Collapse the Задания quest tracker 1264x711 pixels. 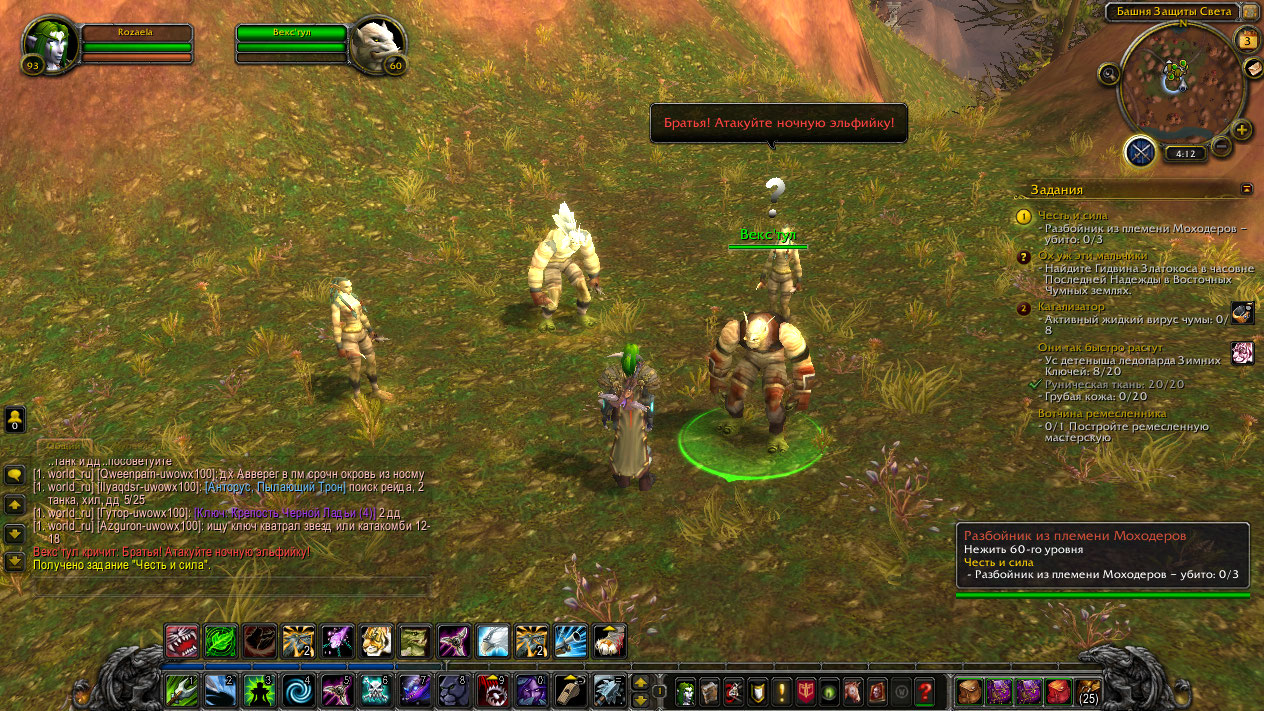tap(1246, 188)
